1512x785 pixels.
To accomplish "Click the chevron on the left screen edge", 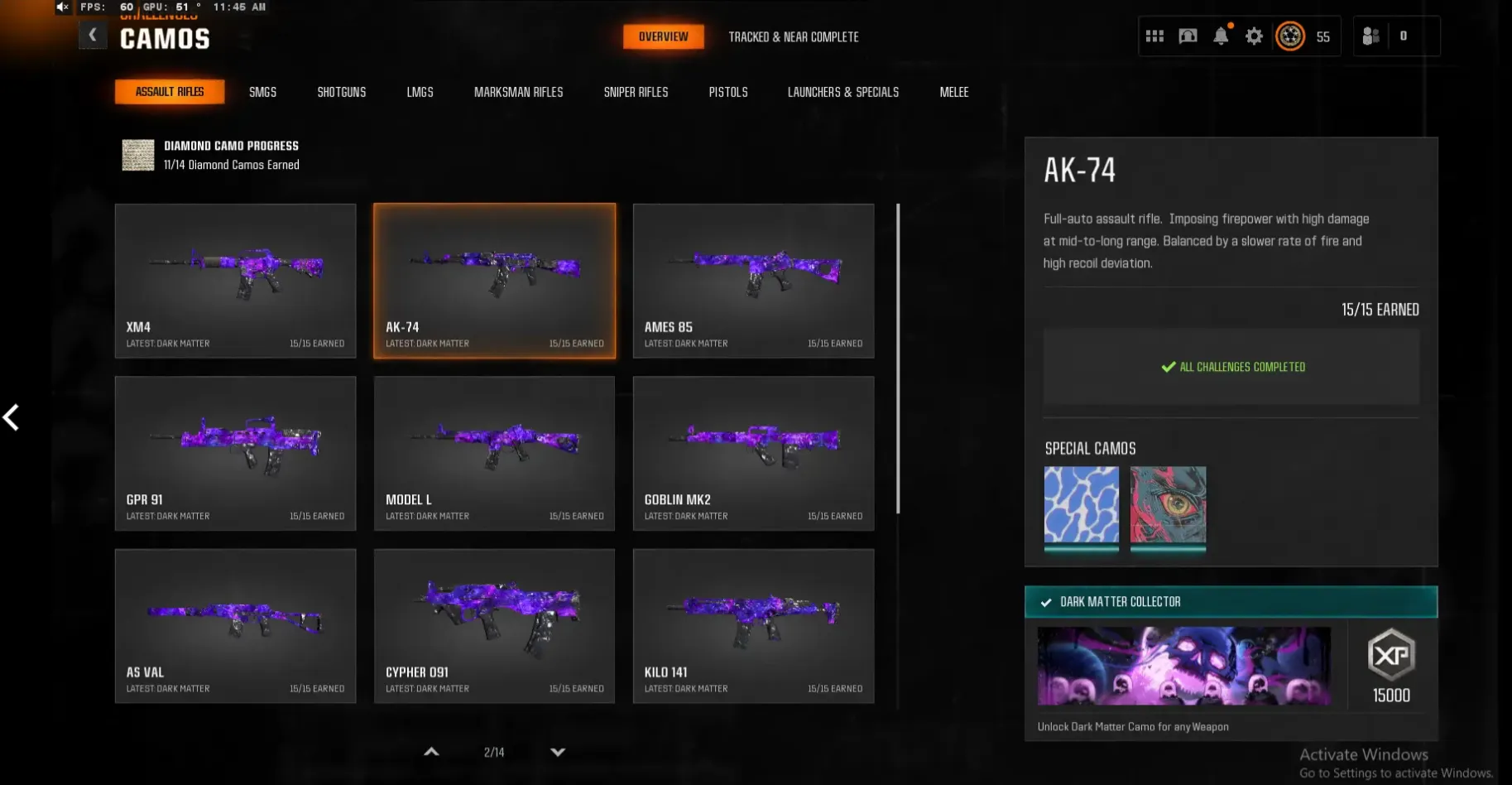I will (x=12, y=417).
